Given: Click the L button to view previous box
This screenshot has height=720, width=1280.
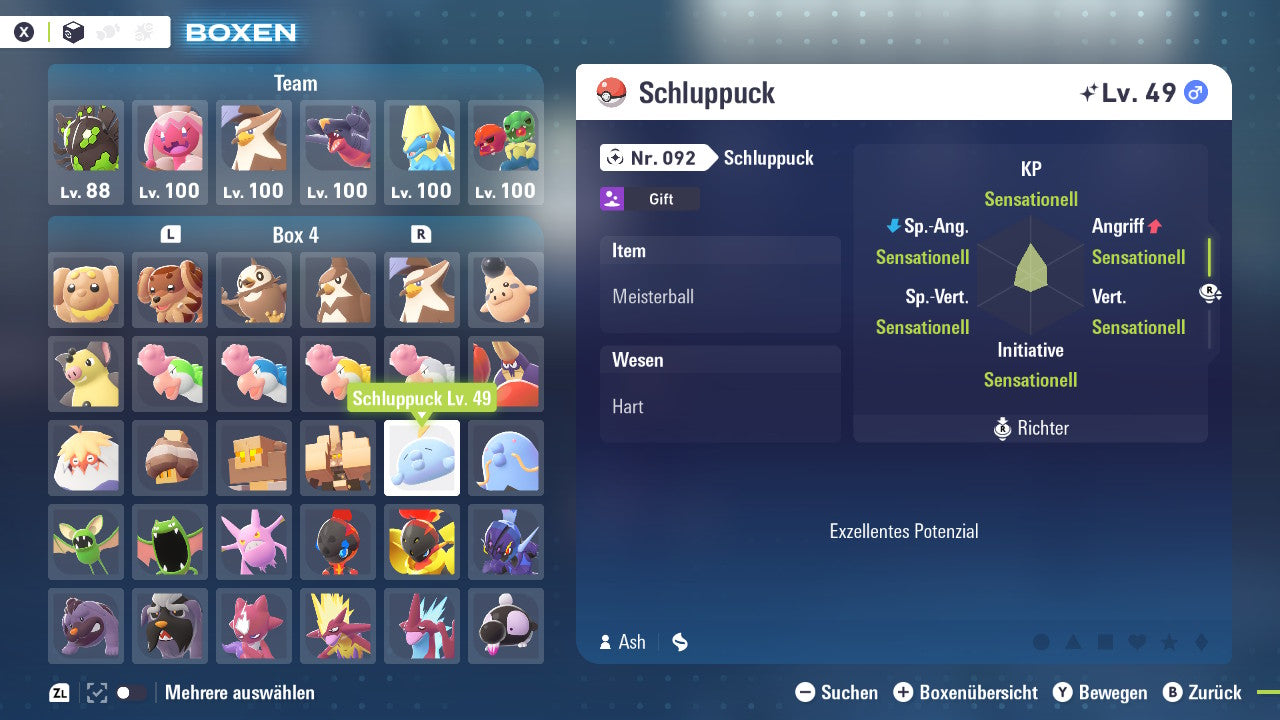Looking at the screenshot, I should [x=170, y=233].
